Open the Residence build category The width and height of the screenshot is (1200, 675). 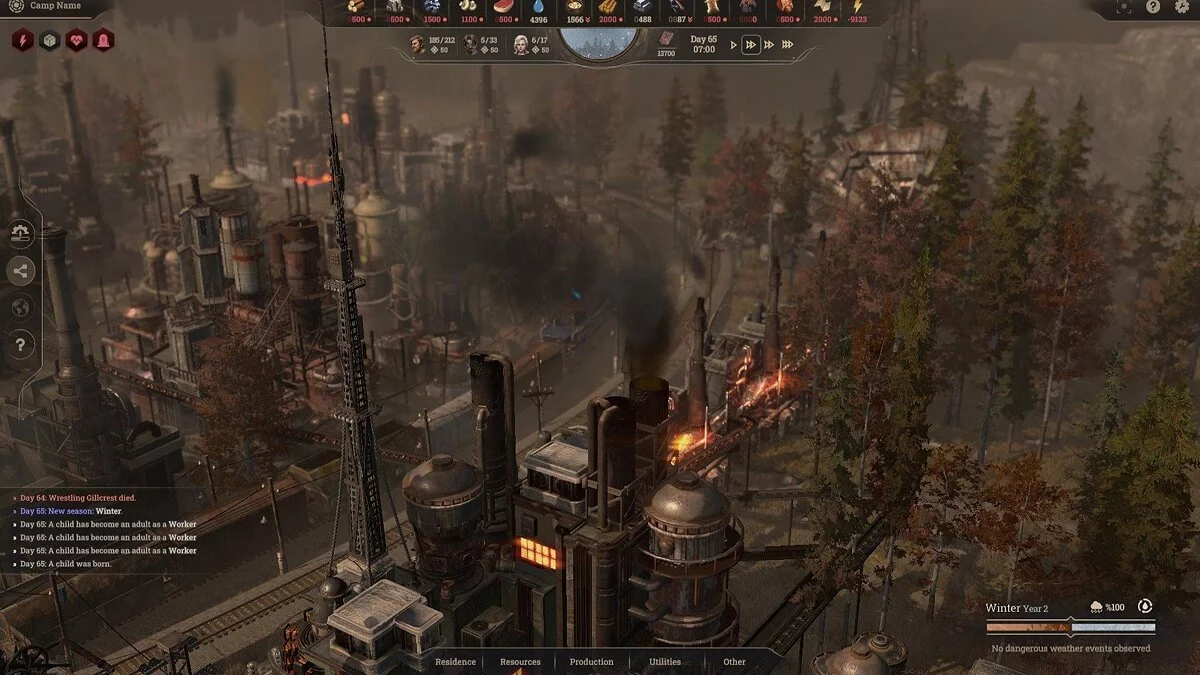coord(455,662)
